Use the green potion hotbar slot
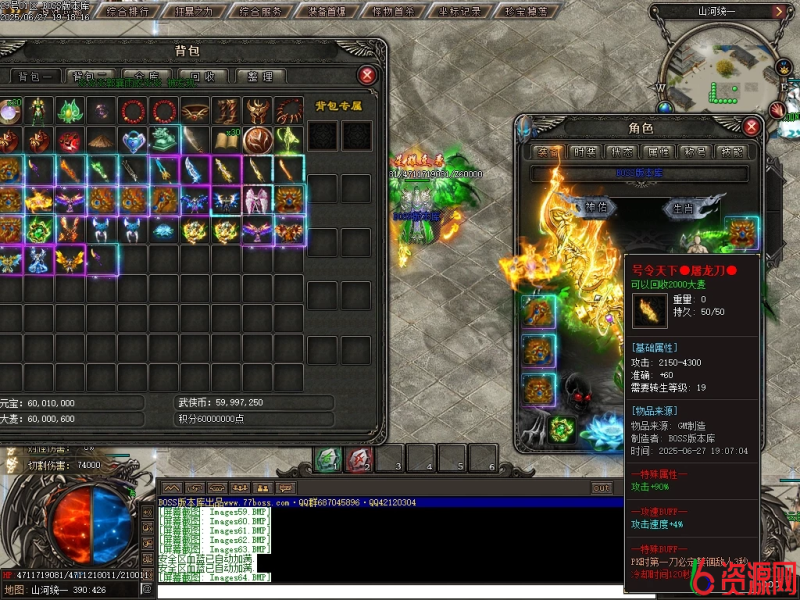The height and width of the screenshot is (600, 800). (x=327, y=459)
